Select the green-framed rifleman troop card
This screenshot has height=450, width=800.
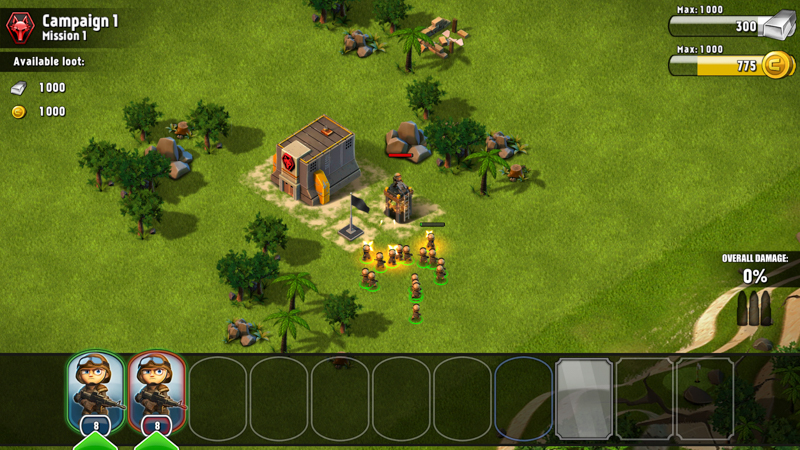coord(96,394)
